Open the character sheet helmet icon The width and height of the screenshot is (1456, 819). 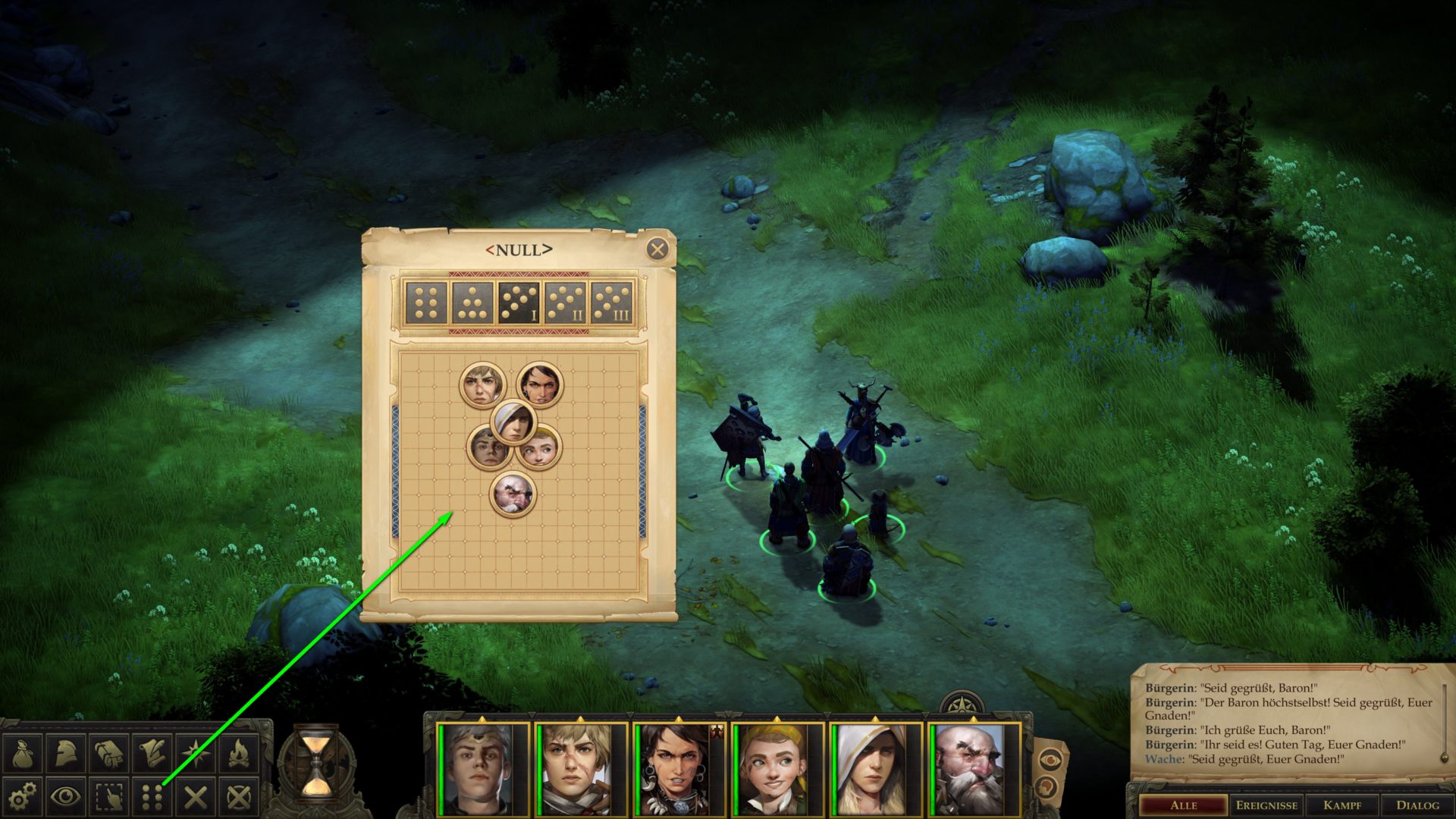(x=66, y=753)
